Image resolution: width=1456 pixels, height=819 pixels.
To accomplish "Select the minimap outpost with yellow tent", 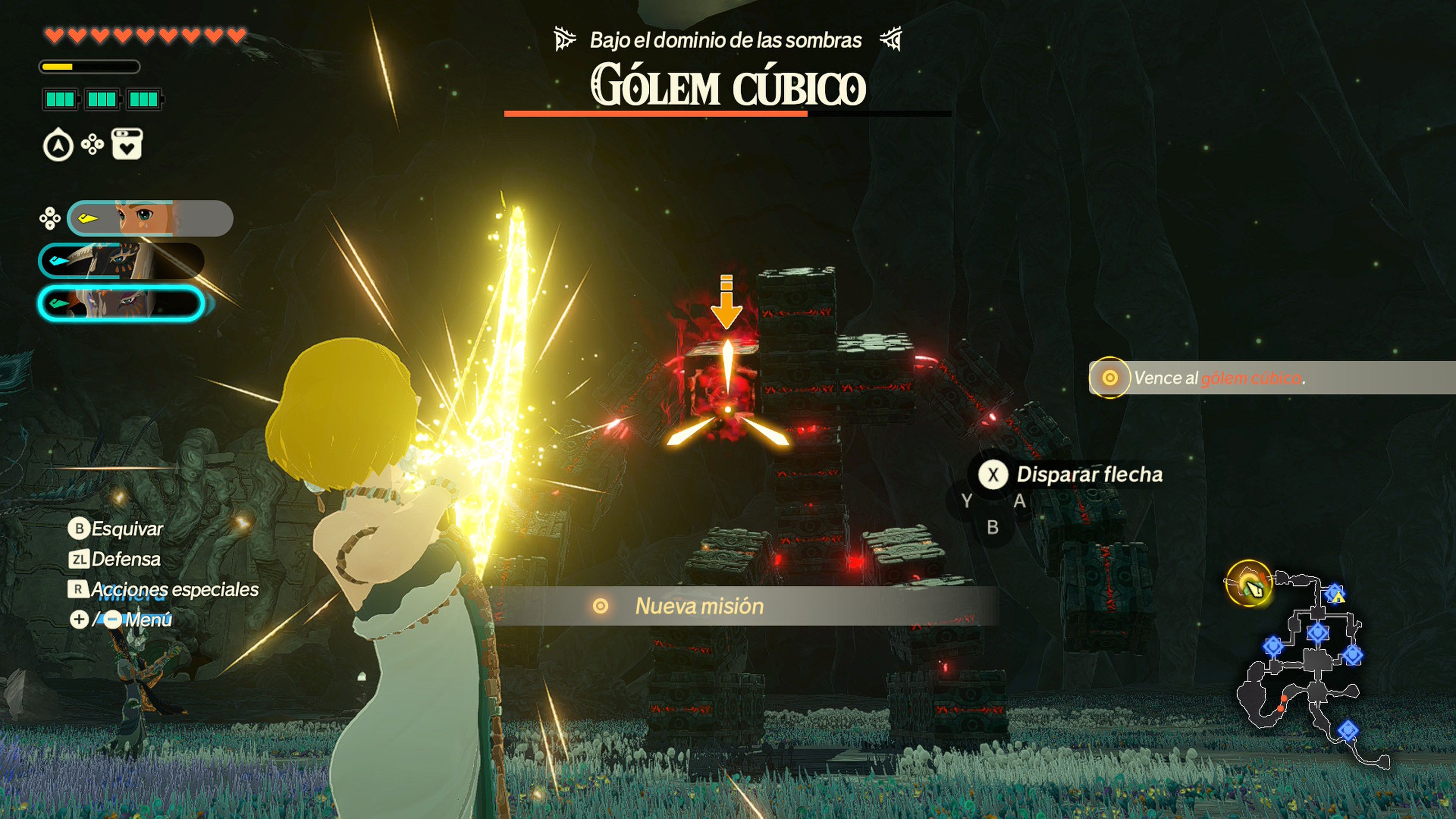I will [x=1335, y=595].
